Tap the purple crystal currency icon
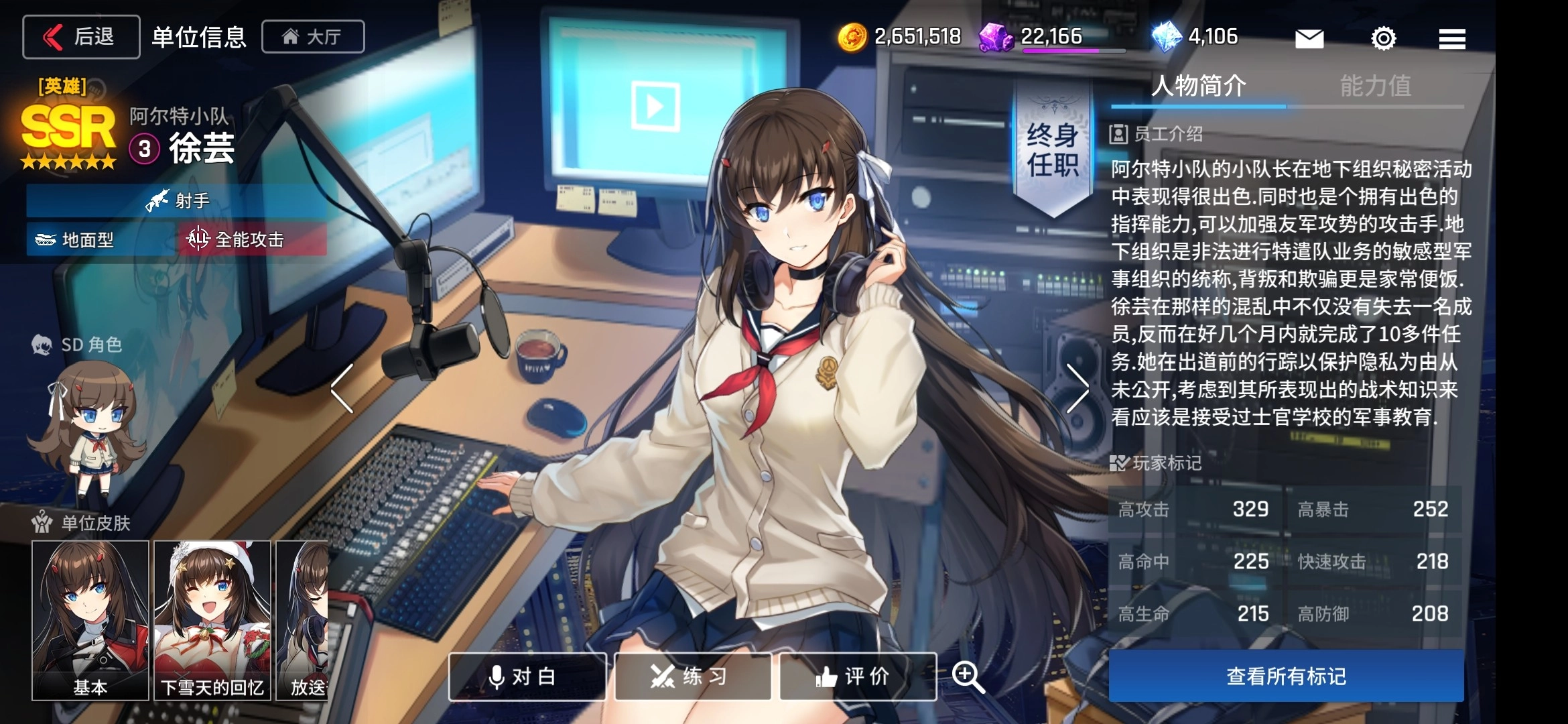This screenshot has width=1568, height=724. point(996,37)
